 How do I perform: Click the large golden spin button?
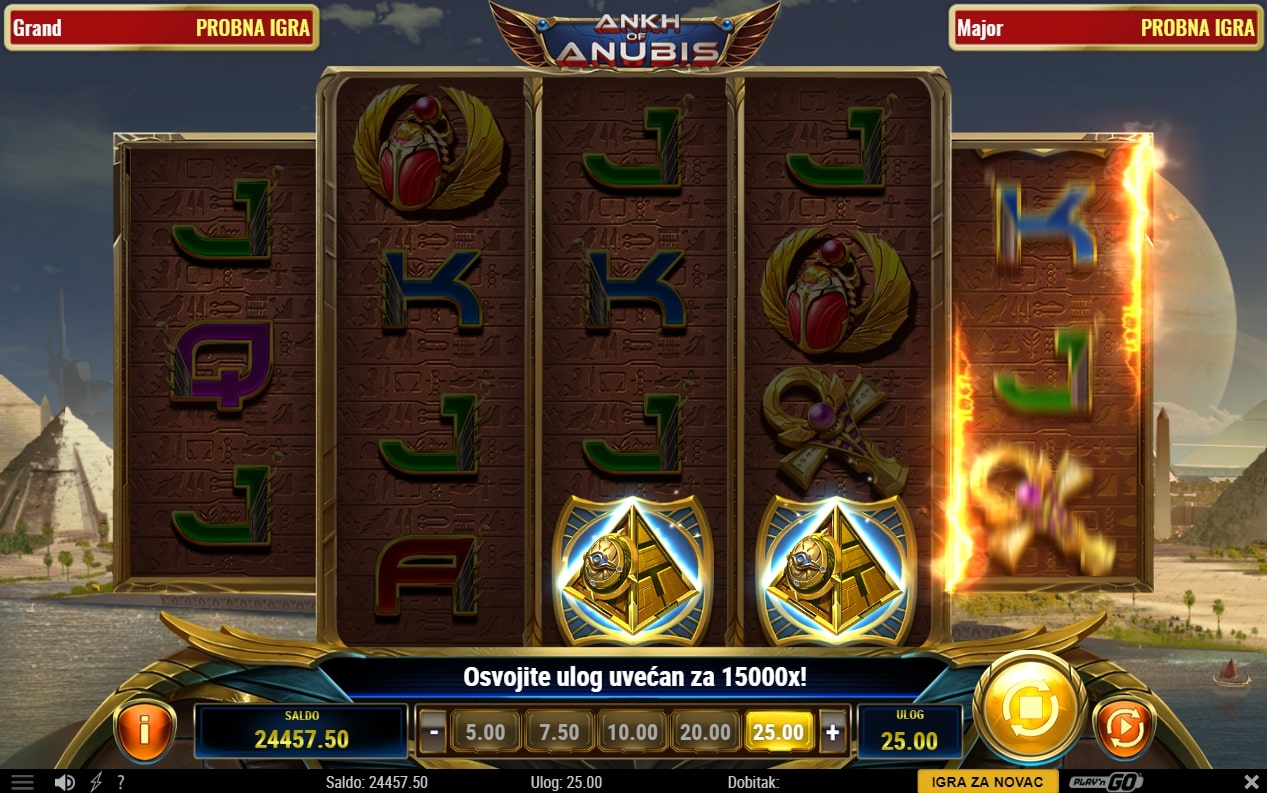click(x=1029, y=709)
